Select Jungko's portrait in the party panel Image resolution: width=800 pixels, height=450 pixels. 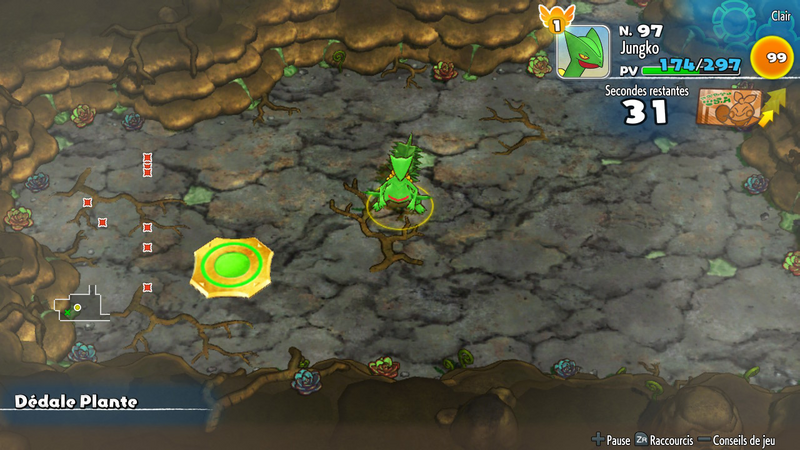[x=582, y=51]
